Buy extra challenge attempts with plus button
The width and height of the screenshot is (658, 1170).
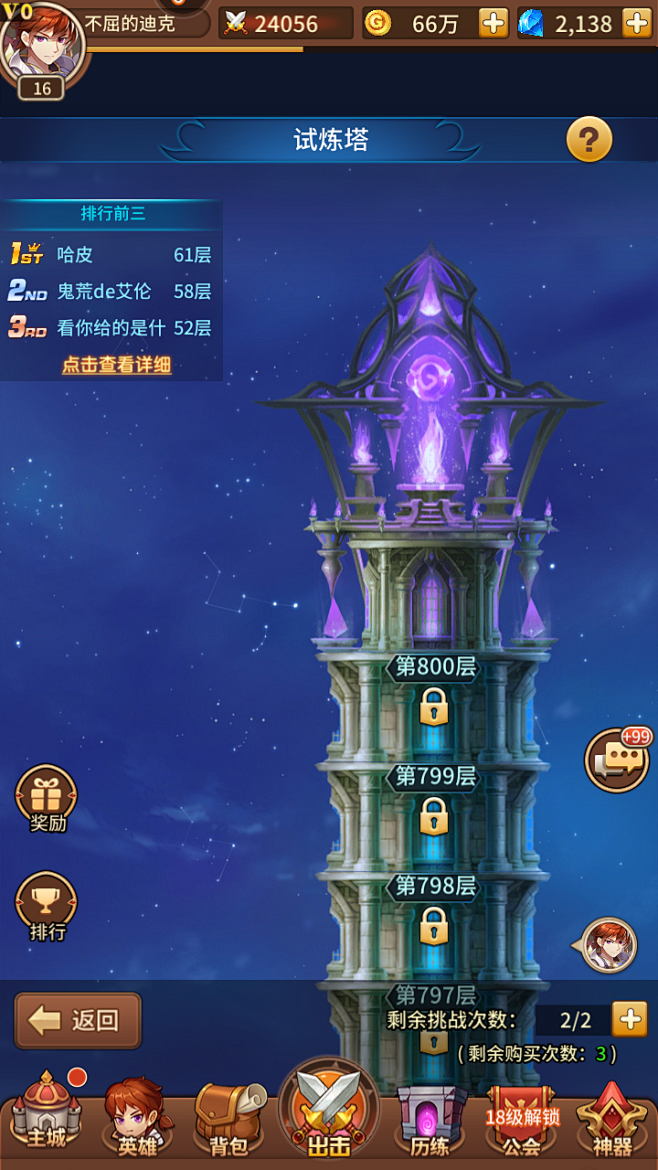(630, 1019)
